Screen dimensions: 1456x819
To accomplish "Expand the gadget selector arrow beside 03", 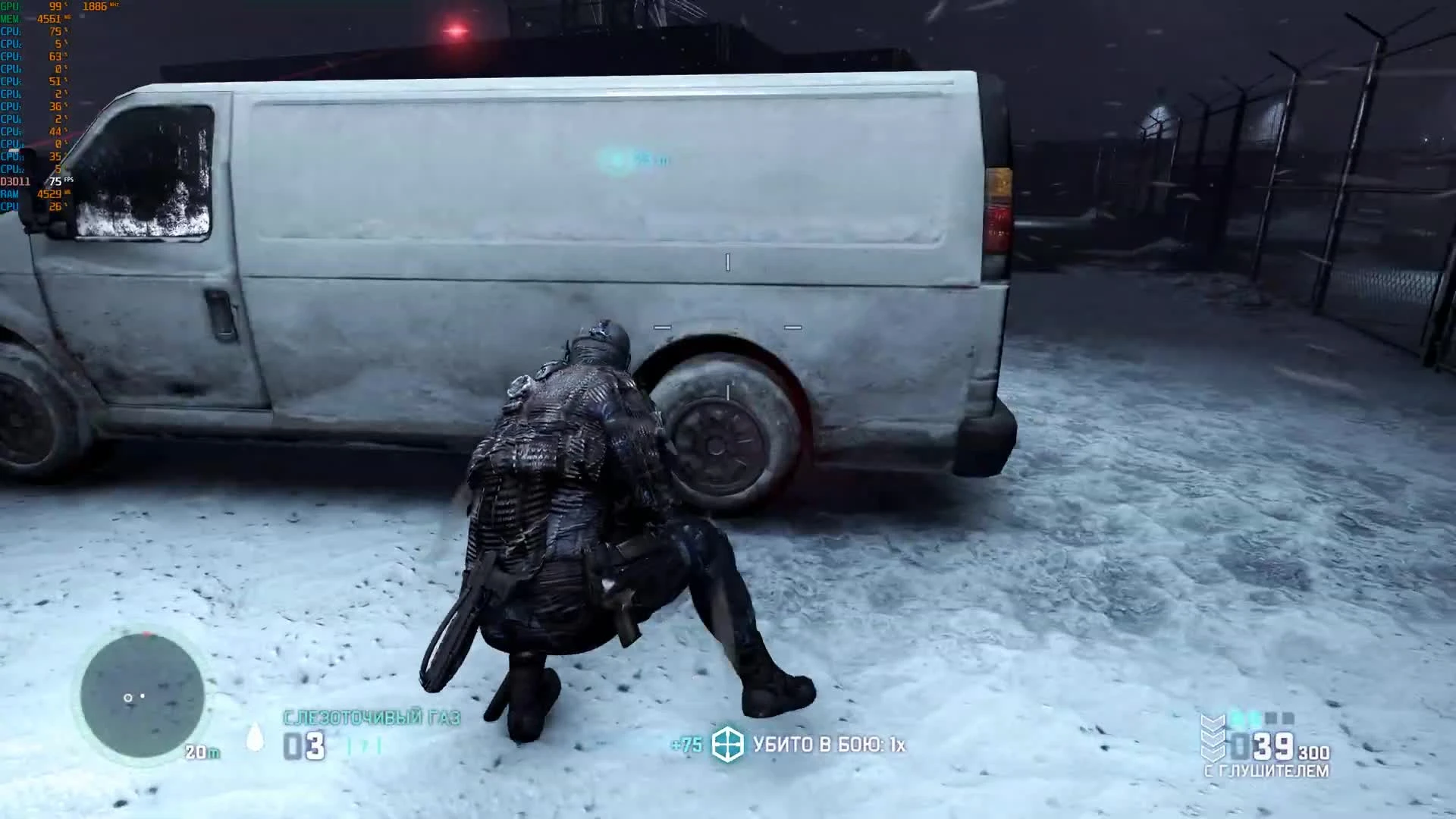I will coord(364,745).
